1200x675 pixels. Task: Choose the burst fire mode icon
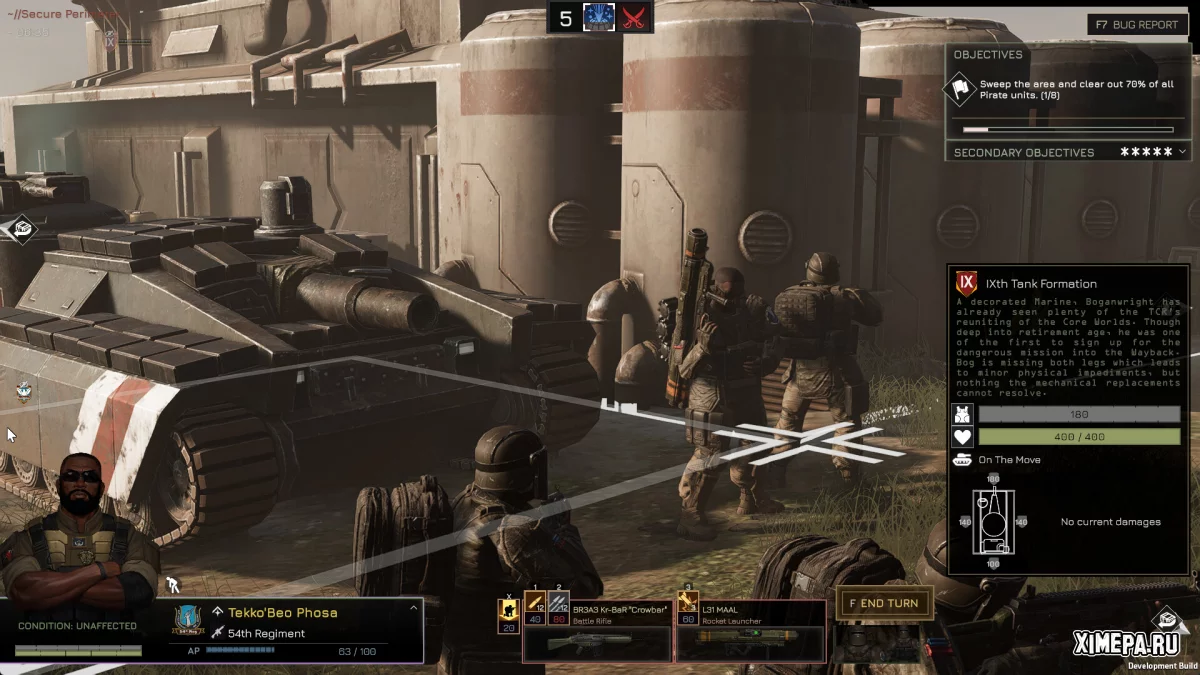(x=558, y=605)
